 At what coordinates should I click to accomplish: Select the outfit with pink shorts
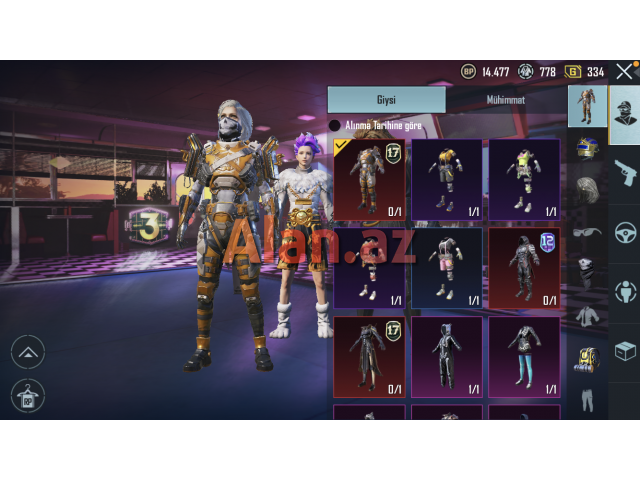(446, 268)
